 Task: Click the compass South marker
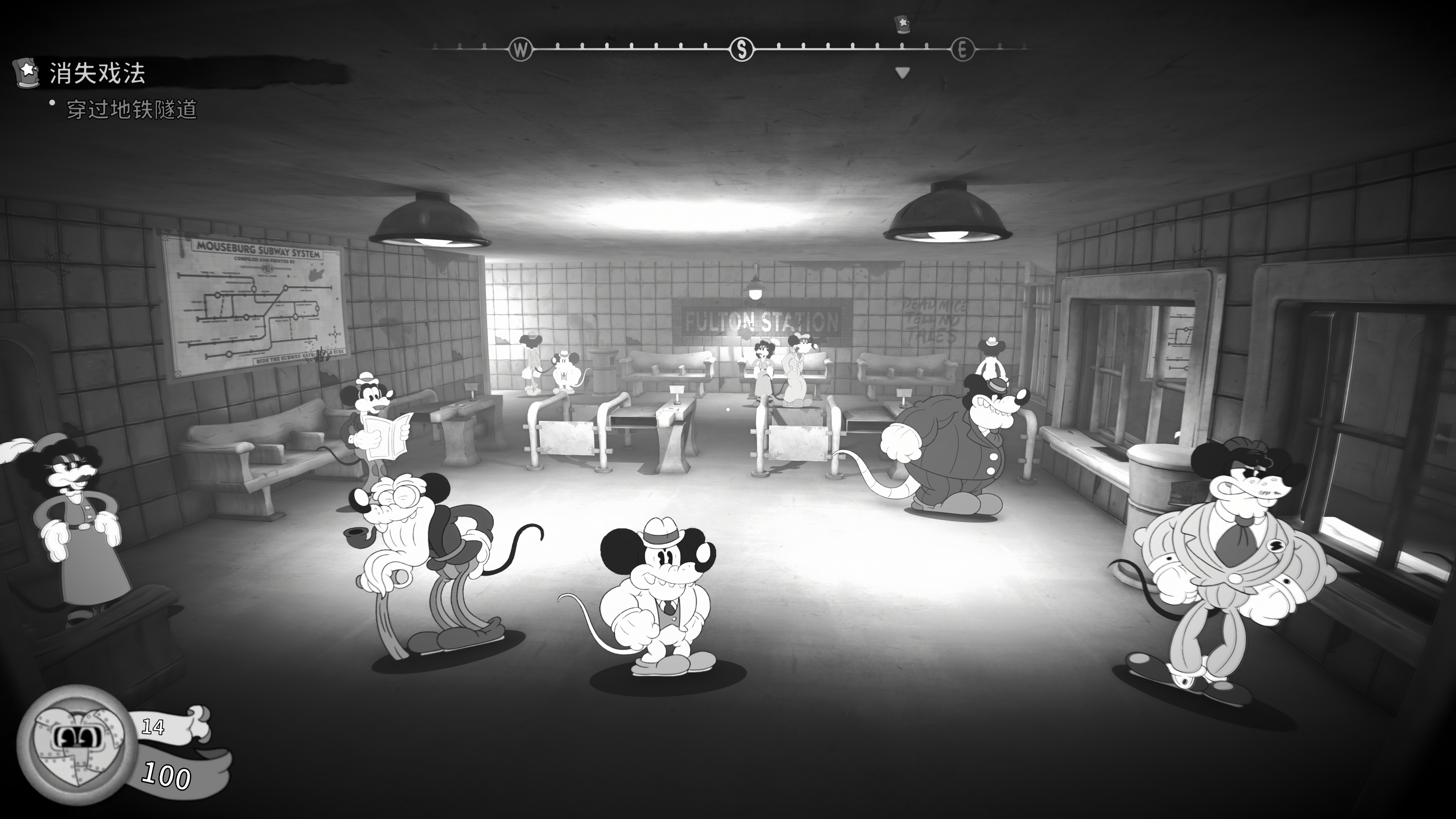tap(742, 50)
